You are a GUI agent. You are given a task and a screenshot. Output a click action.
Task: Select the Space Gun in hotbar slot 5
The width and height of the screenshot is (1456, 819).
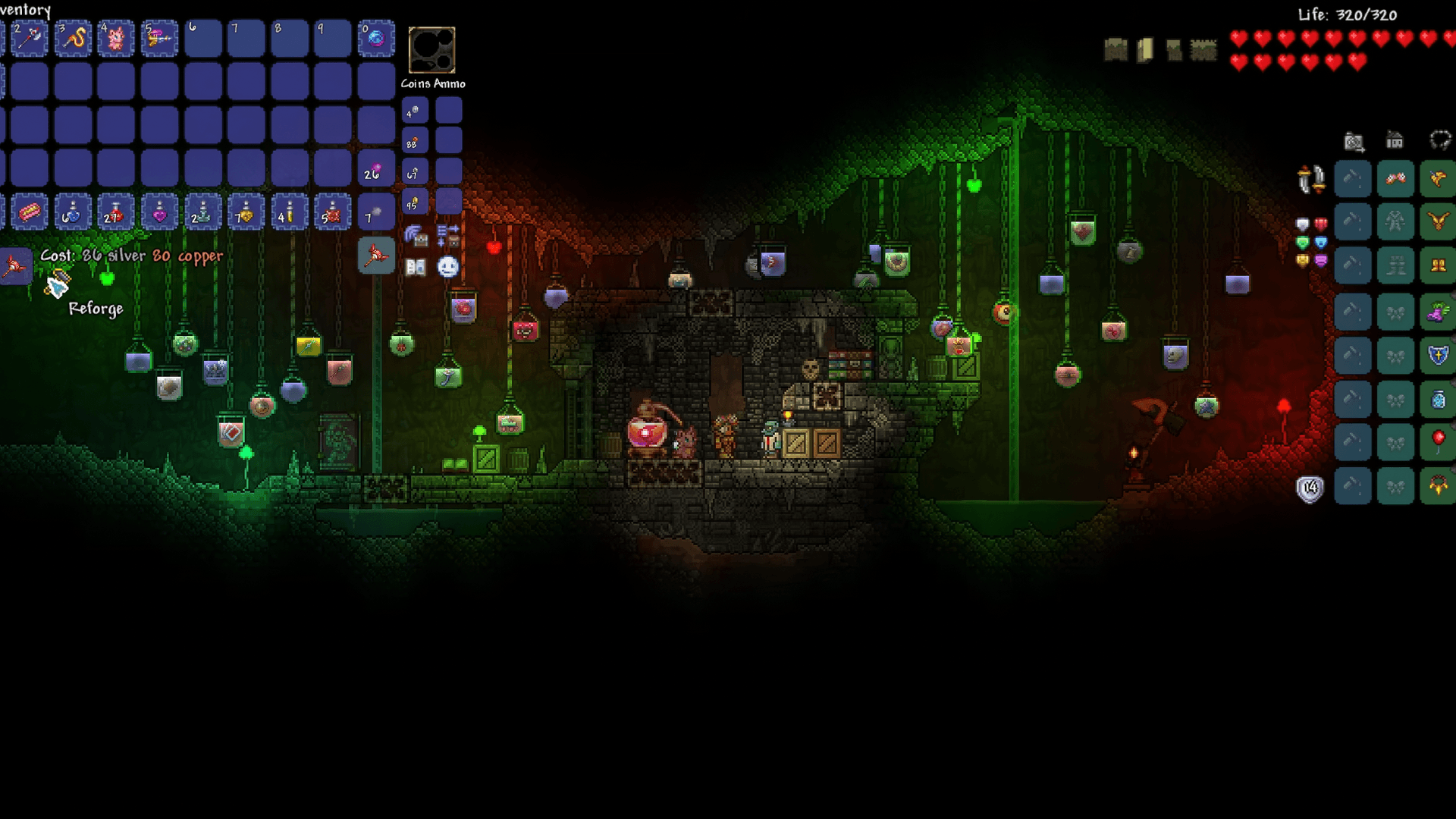(x=159, y=38)
